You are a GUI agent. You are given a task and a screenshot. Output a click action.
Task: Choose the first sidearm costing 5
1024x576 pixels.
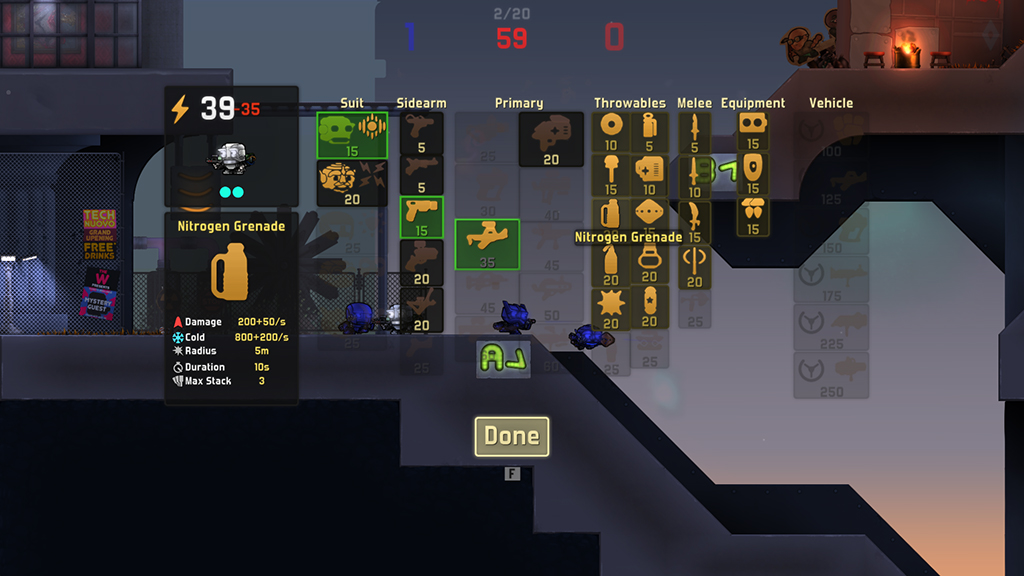[421, 132]
